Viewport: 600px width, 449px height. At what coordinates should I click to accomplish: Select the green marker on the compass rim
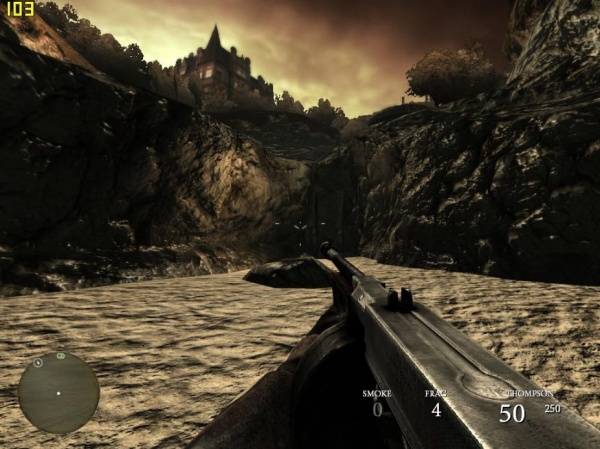(60, 356)
